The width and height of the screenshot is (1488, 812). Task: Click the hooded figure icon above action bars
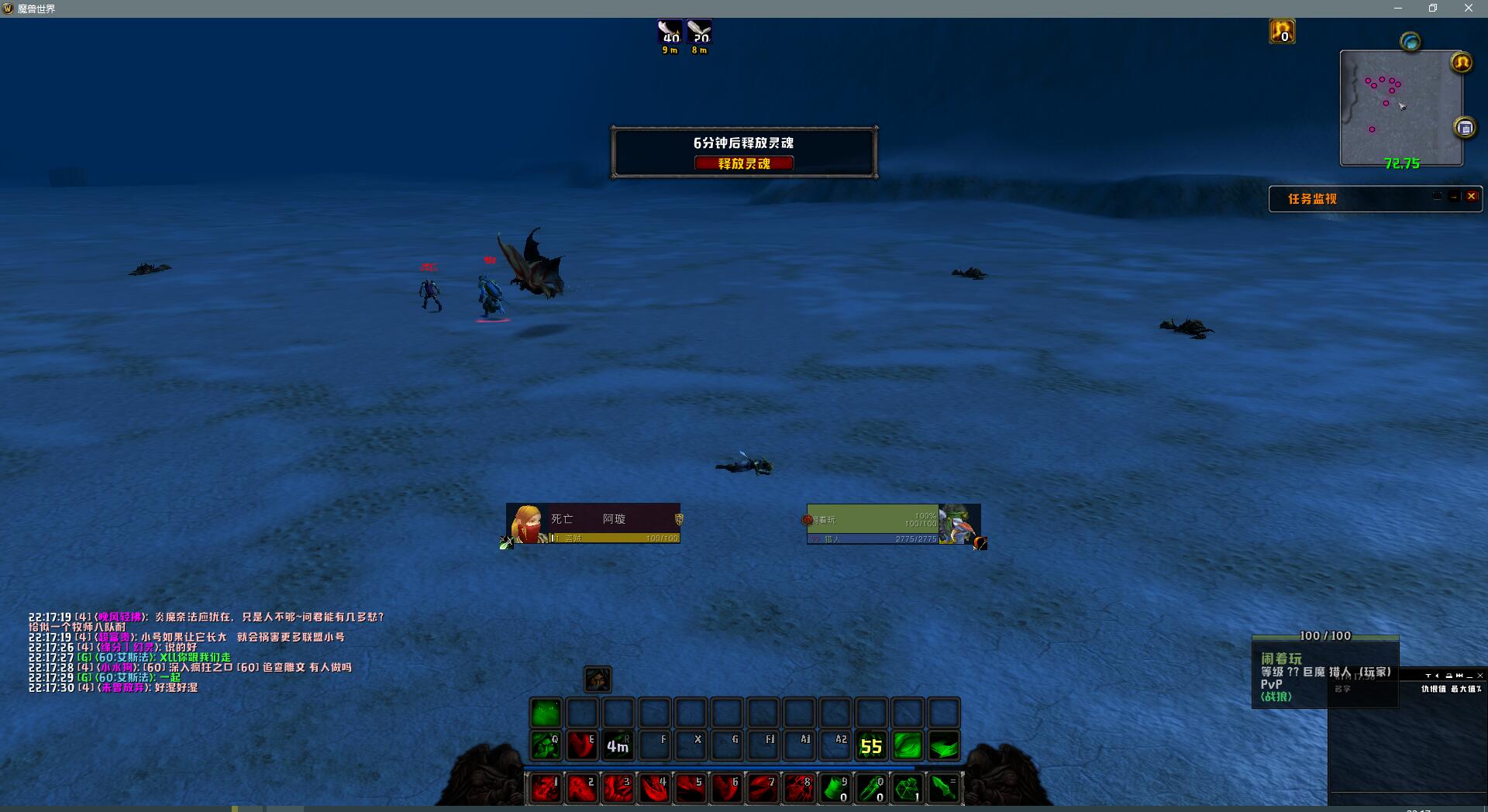(598, 680)
